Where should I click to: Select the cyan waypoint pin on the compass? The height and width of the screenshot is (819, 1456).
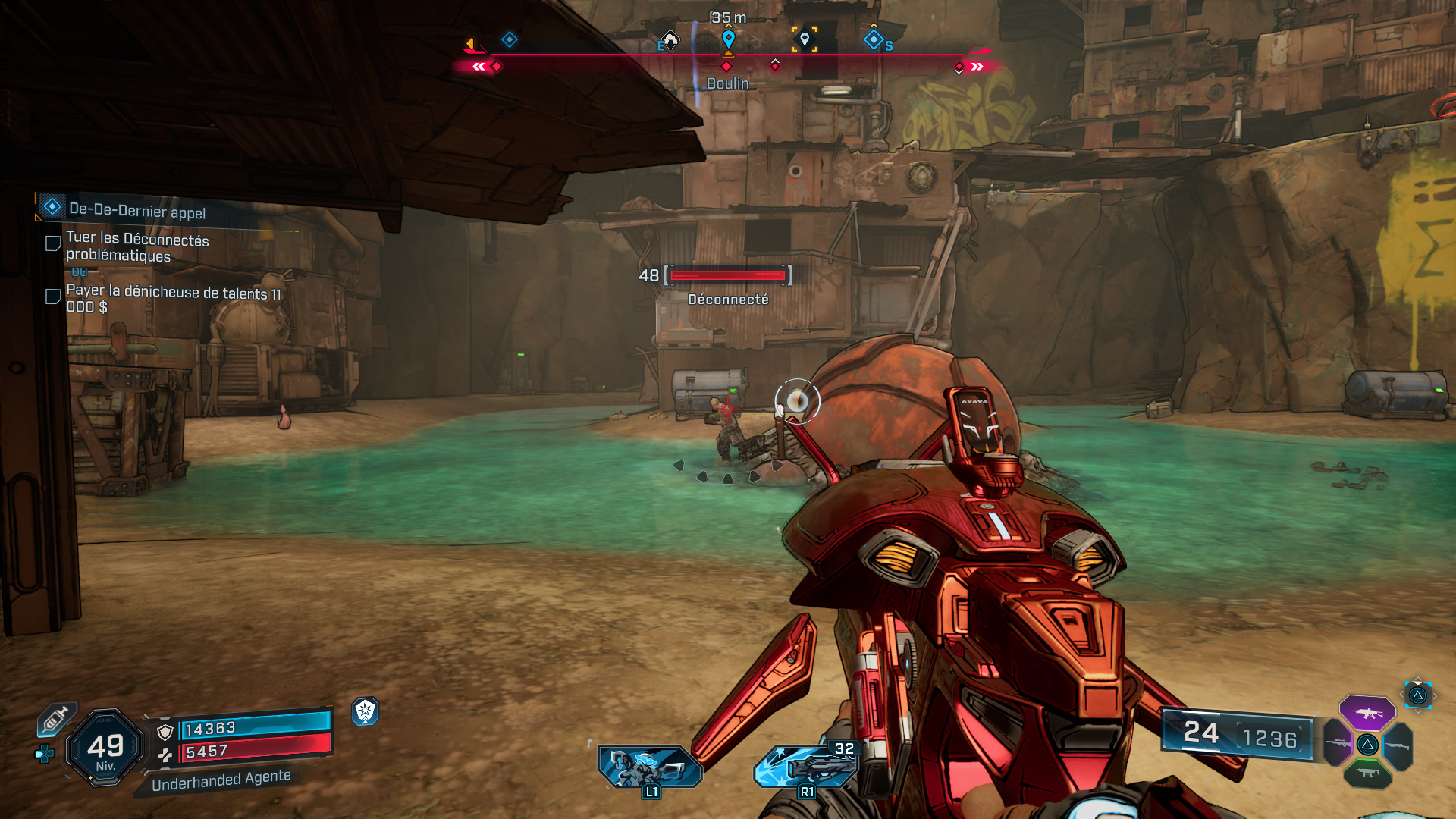click(728, 38)
